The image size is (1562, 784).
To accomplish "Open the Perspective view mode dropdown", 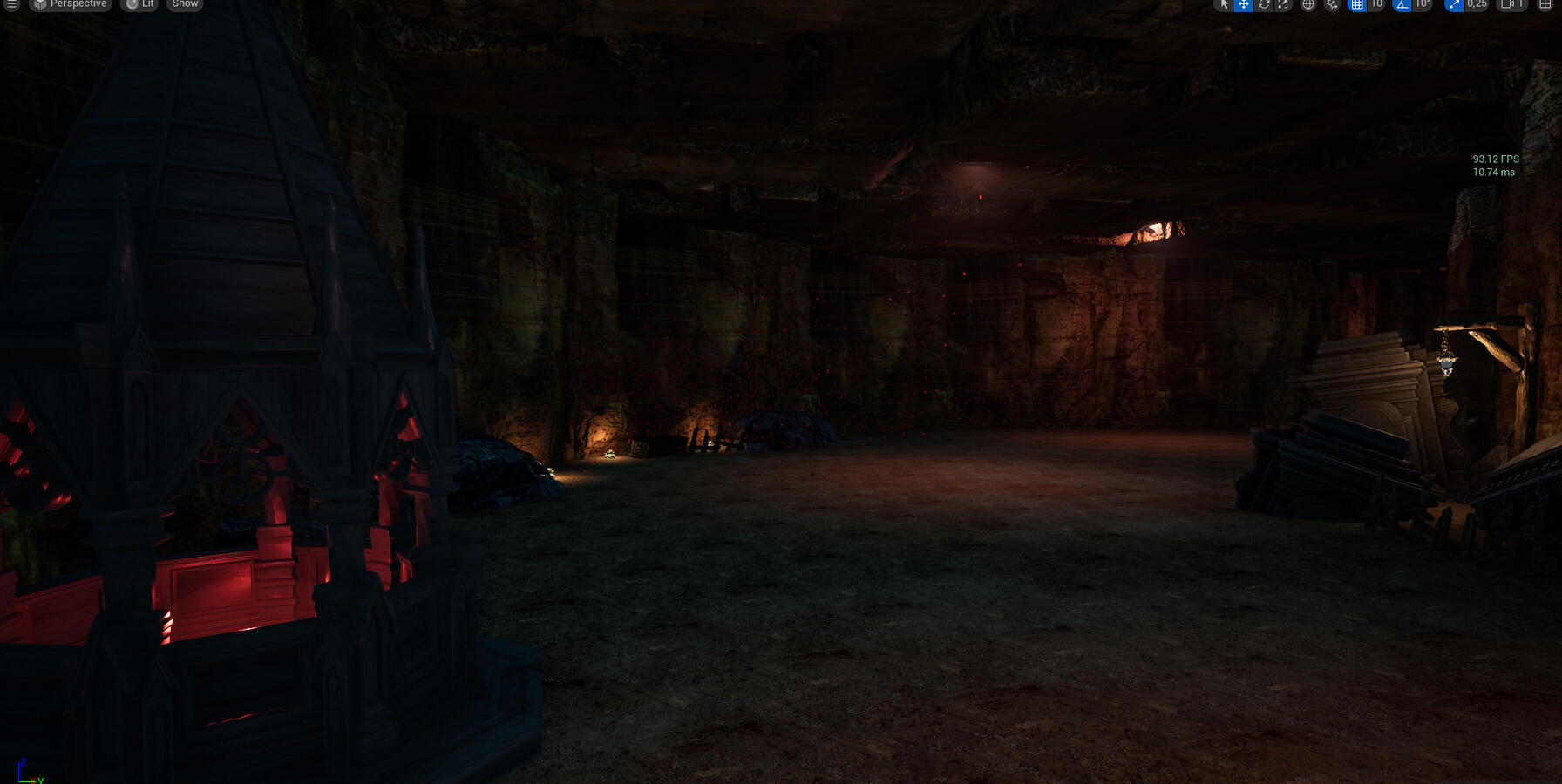I will click(70, 4).
